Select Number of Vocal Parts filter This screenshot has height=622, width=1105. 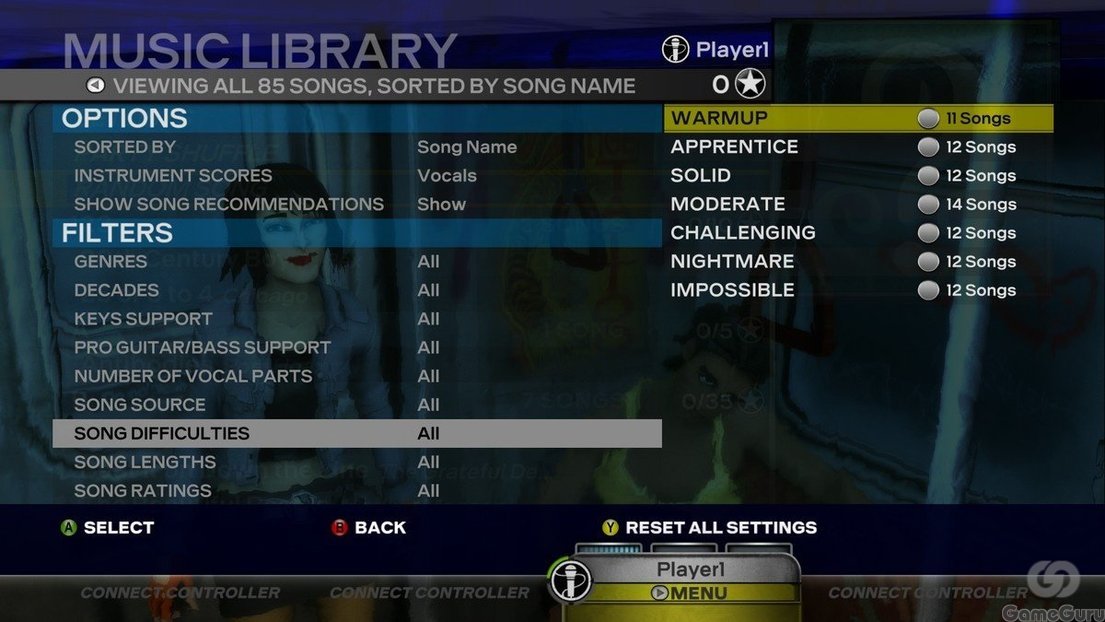[193, 376]
